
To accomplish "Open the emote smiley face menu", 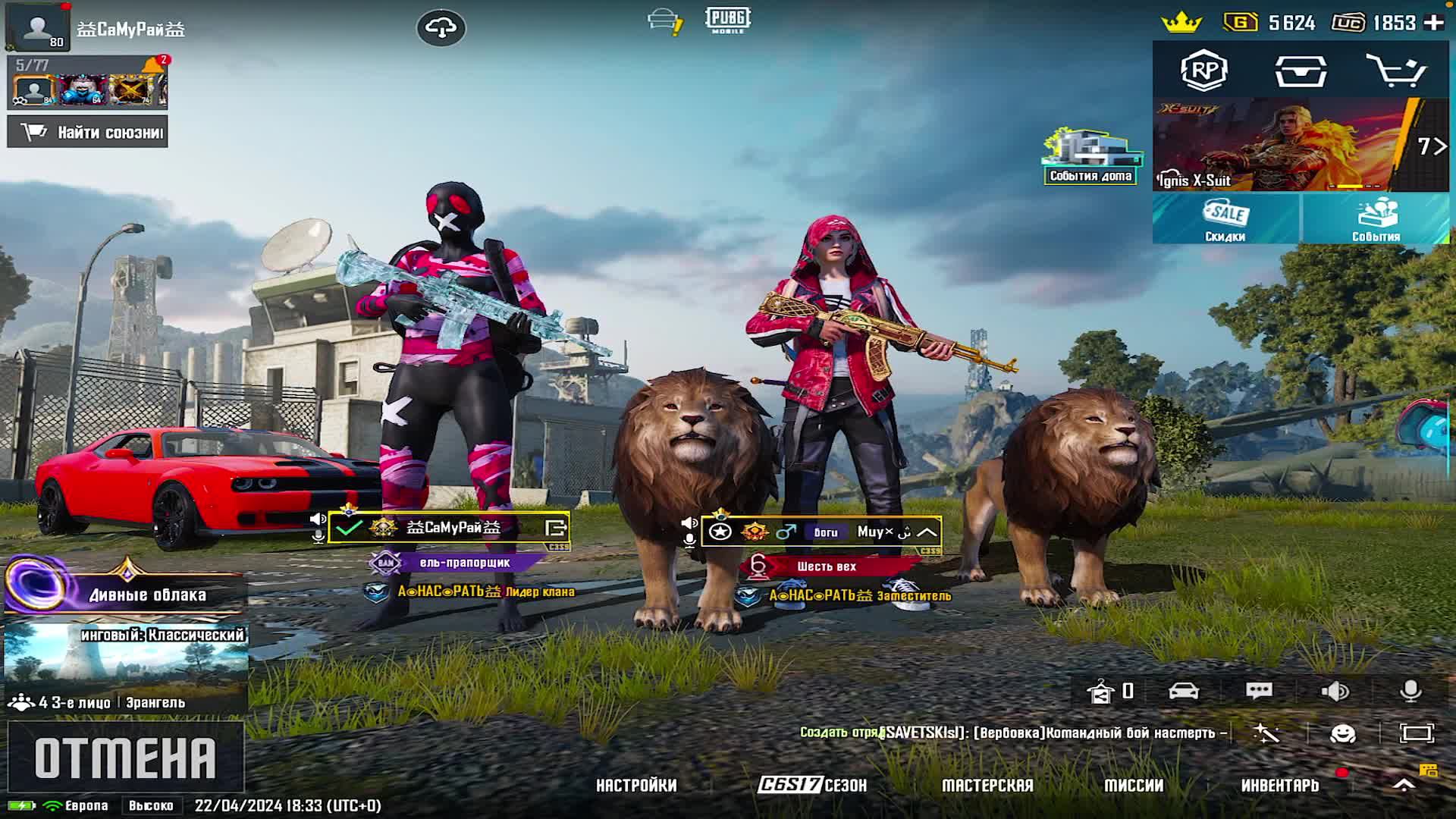I will (x=1343, y=733).
